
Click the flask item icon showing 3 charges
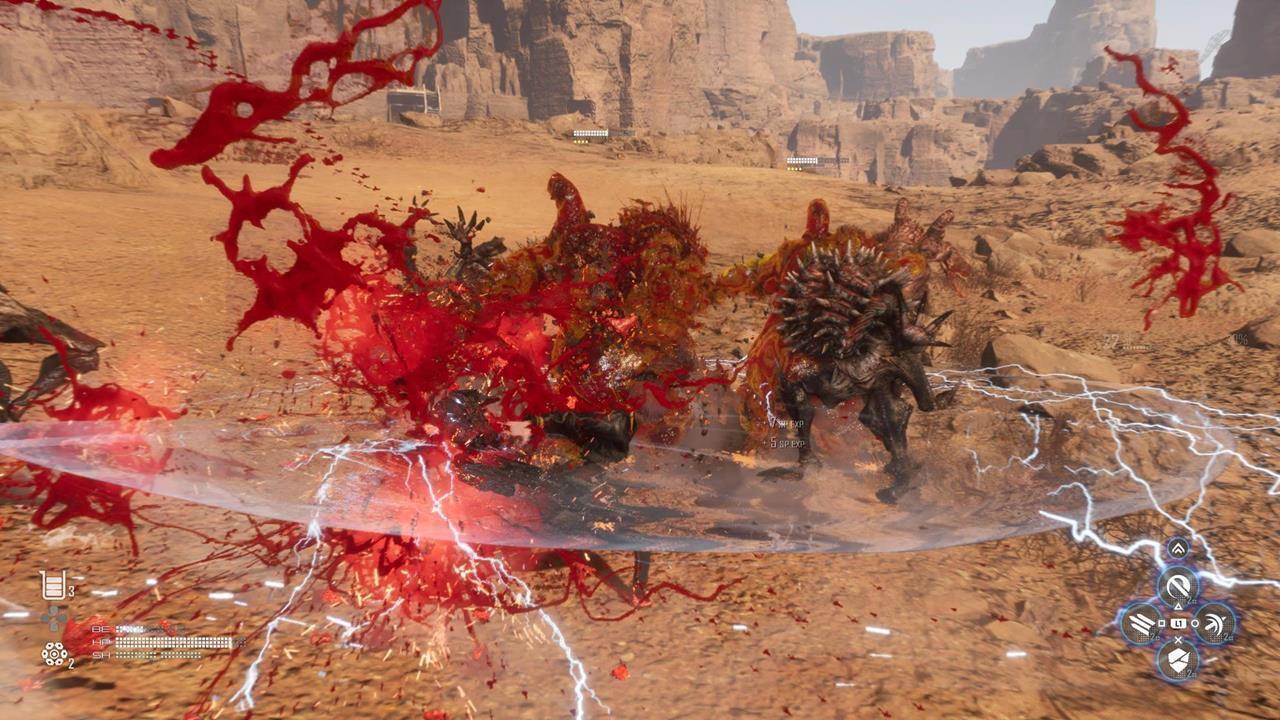(52, 585)
